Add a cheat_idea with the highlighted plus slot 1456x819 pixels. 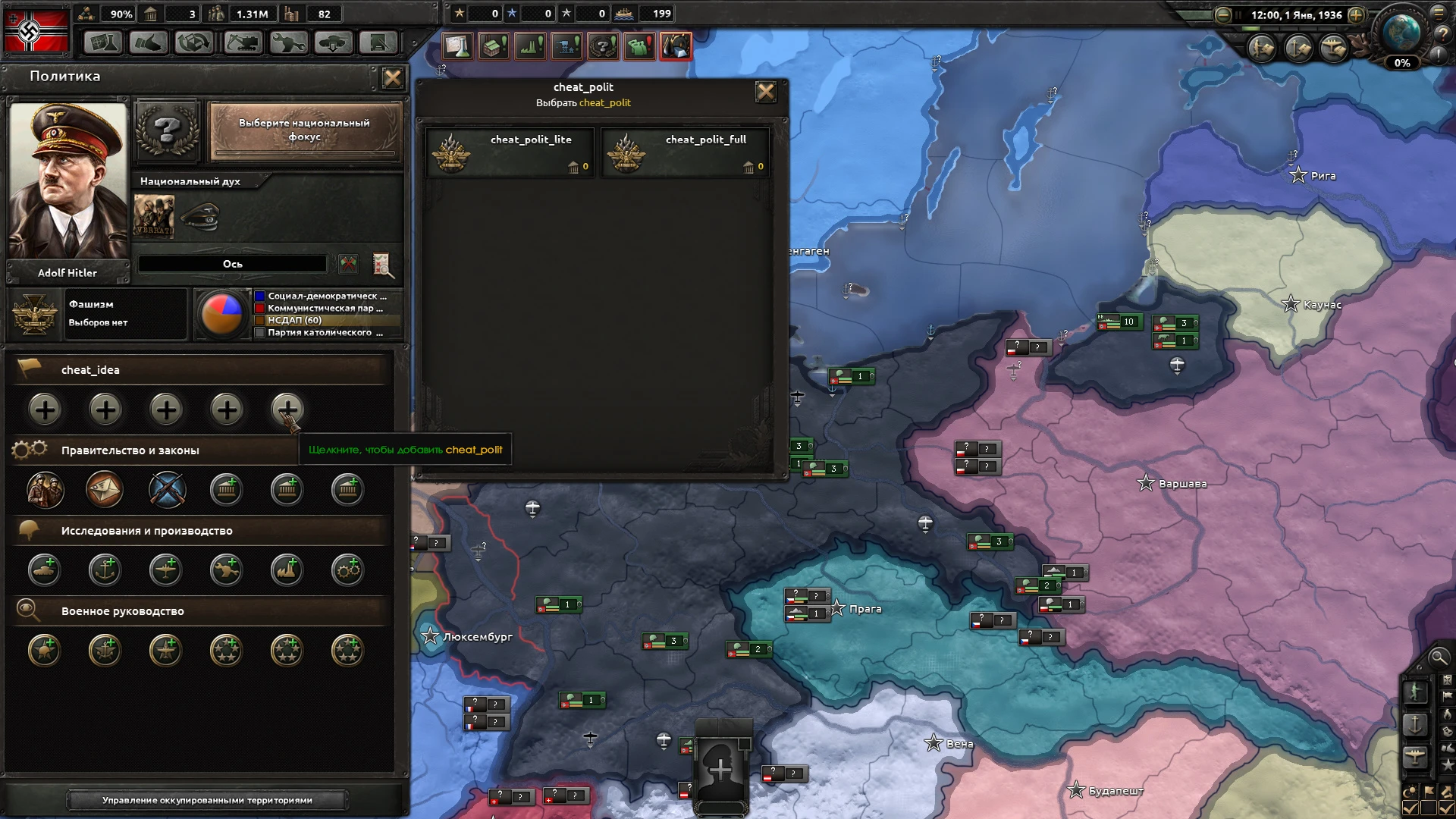click(x=287, y=409)
